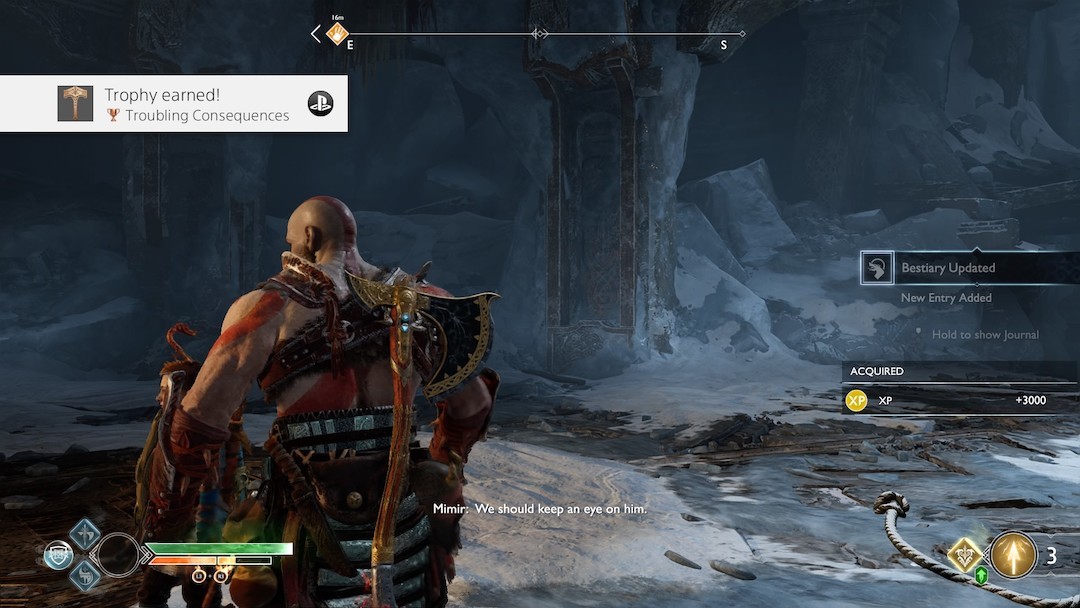The image size is (1080, 608).
Task: Click the orange objective marker on compass
Action: pyautogui.click(x=336, y=34)
